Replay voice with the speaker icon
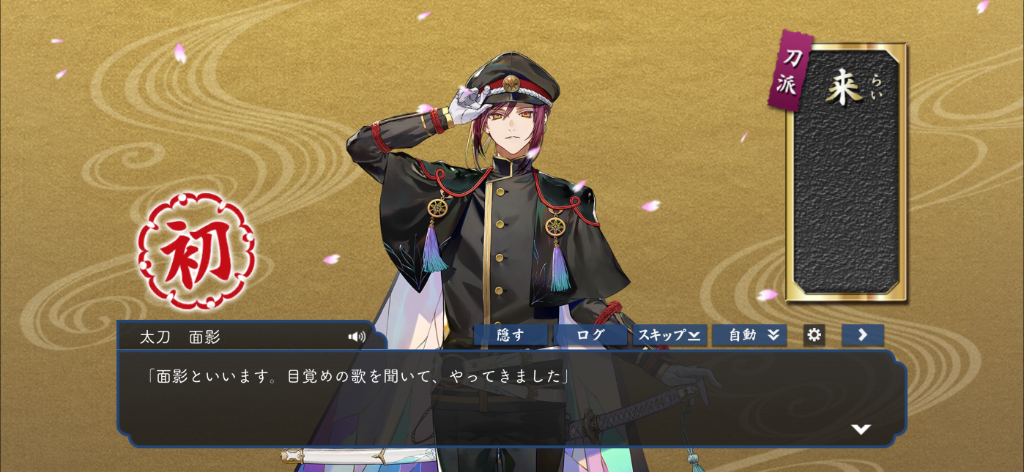Viewport: 1024px width, 472px height. tap(356, 336)
